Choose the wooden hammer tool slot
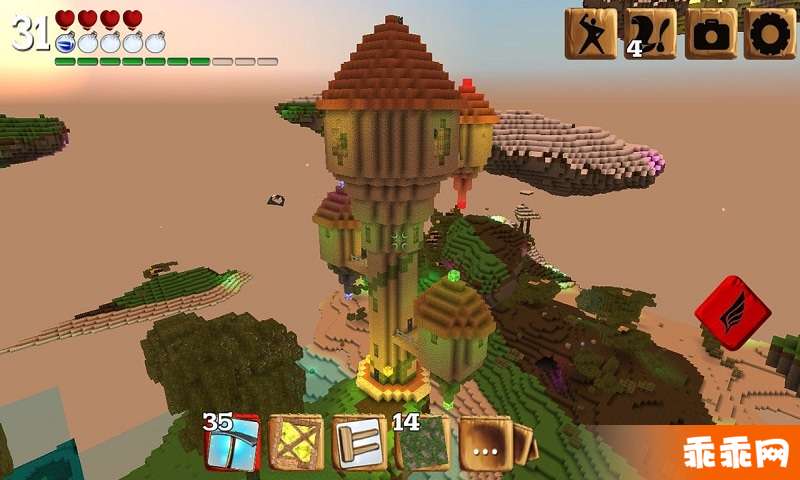800x480 pixels. point(360,442)
